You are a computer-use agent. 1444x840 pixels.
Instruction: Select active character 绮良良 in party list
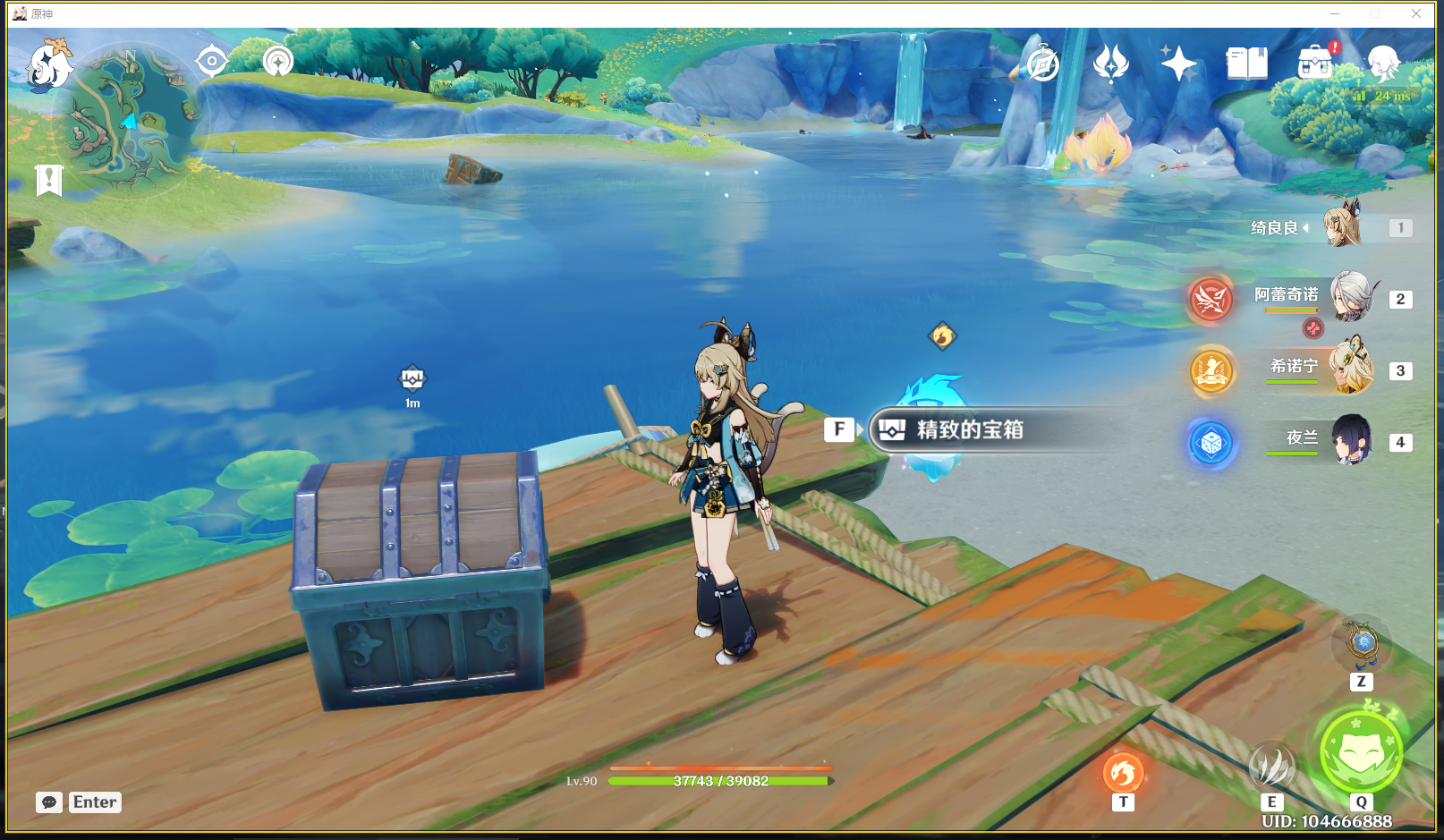click(x=1342, y=225)
